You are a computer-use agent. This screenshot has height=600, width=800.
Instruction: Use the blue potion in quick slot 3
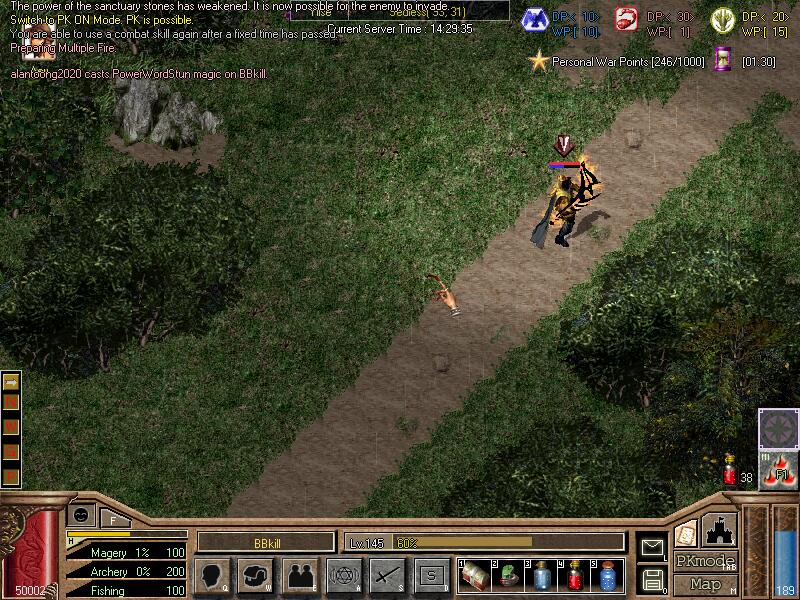click(x=541, y=576)
